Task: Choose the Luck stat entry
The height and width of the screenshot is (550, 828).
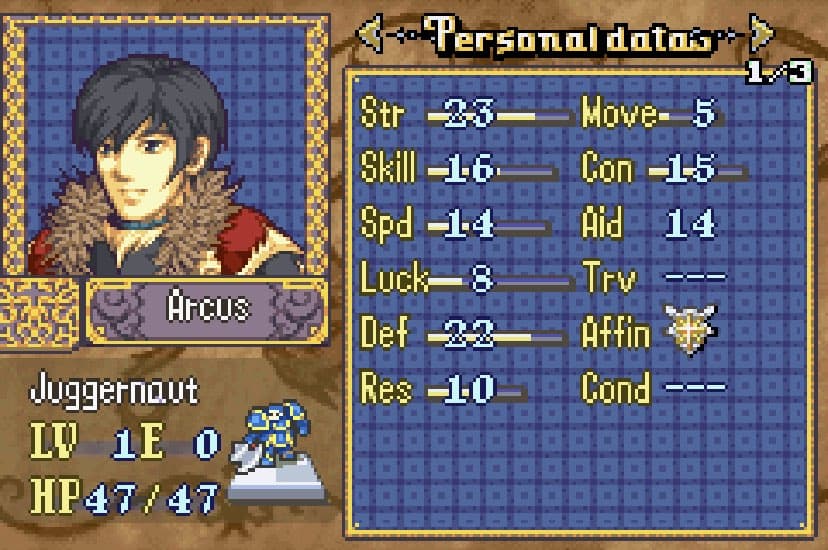Action: [394, 279]
